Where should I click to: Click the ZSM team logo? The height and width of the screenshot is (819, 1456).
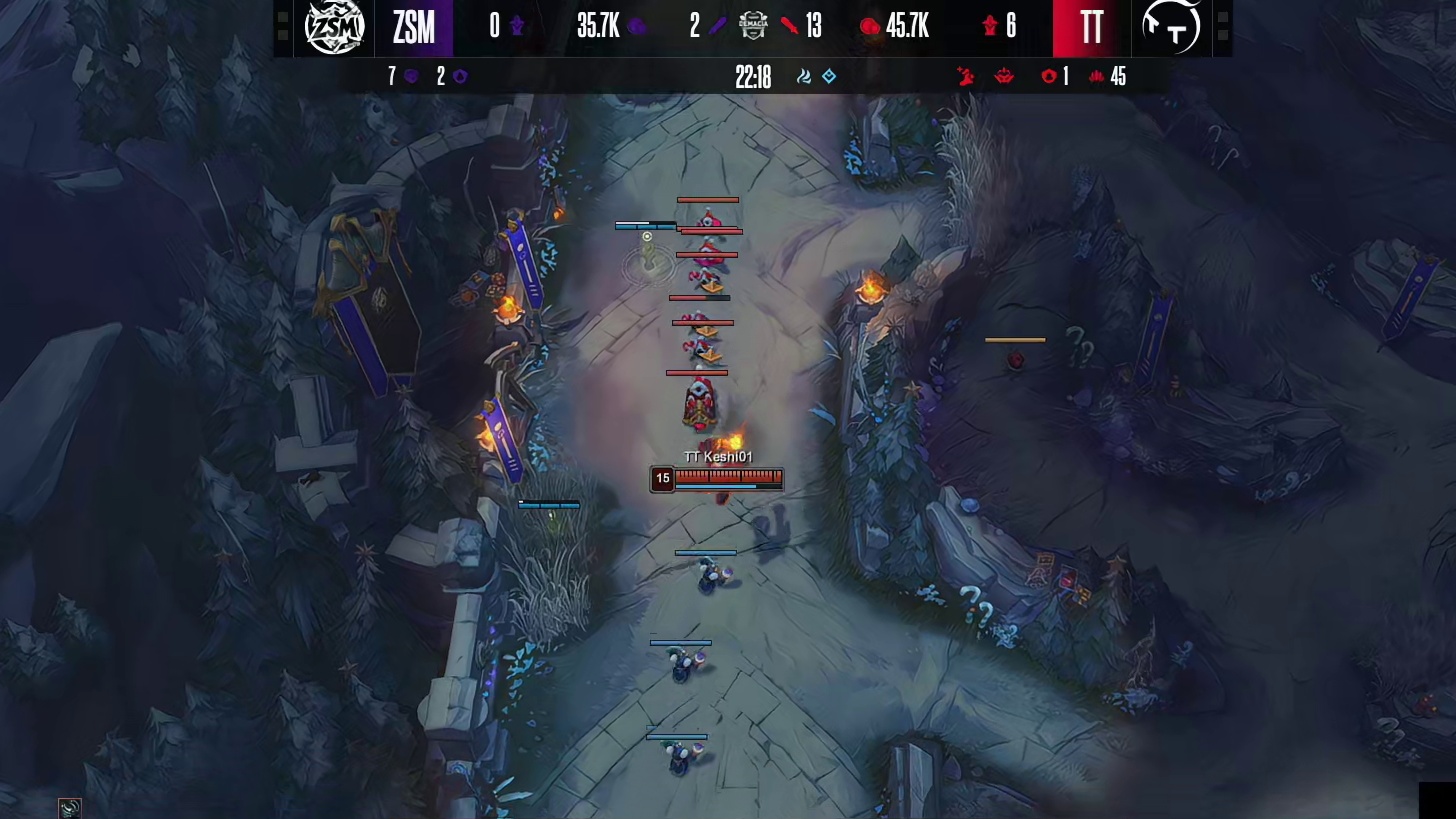point(334,27)
